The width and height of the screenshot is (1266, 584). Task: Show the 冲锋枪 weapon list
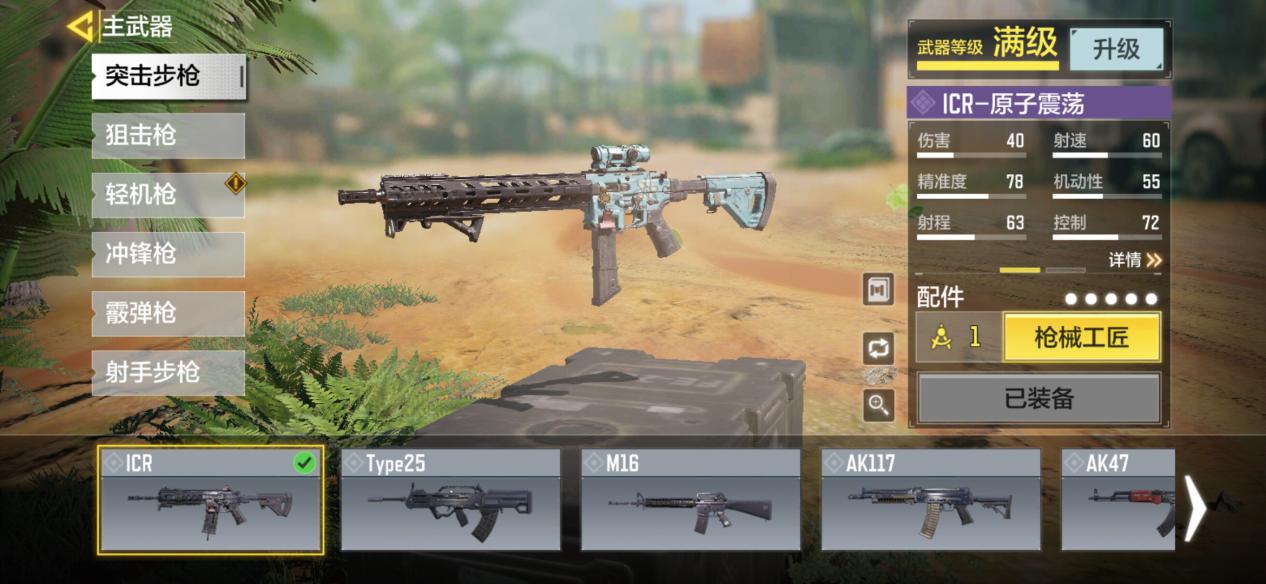tap(168, 254)
